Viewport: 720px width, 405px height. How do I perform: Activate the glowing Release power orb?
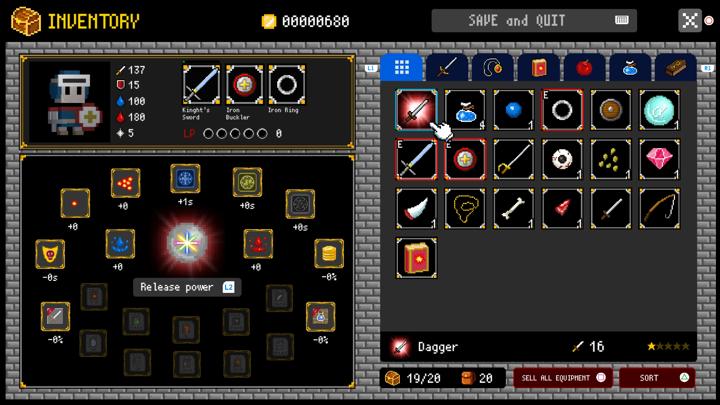point(186,243)
